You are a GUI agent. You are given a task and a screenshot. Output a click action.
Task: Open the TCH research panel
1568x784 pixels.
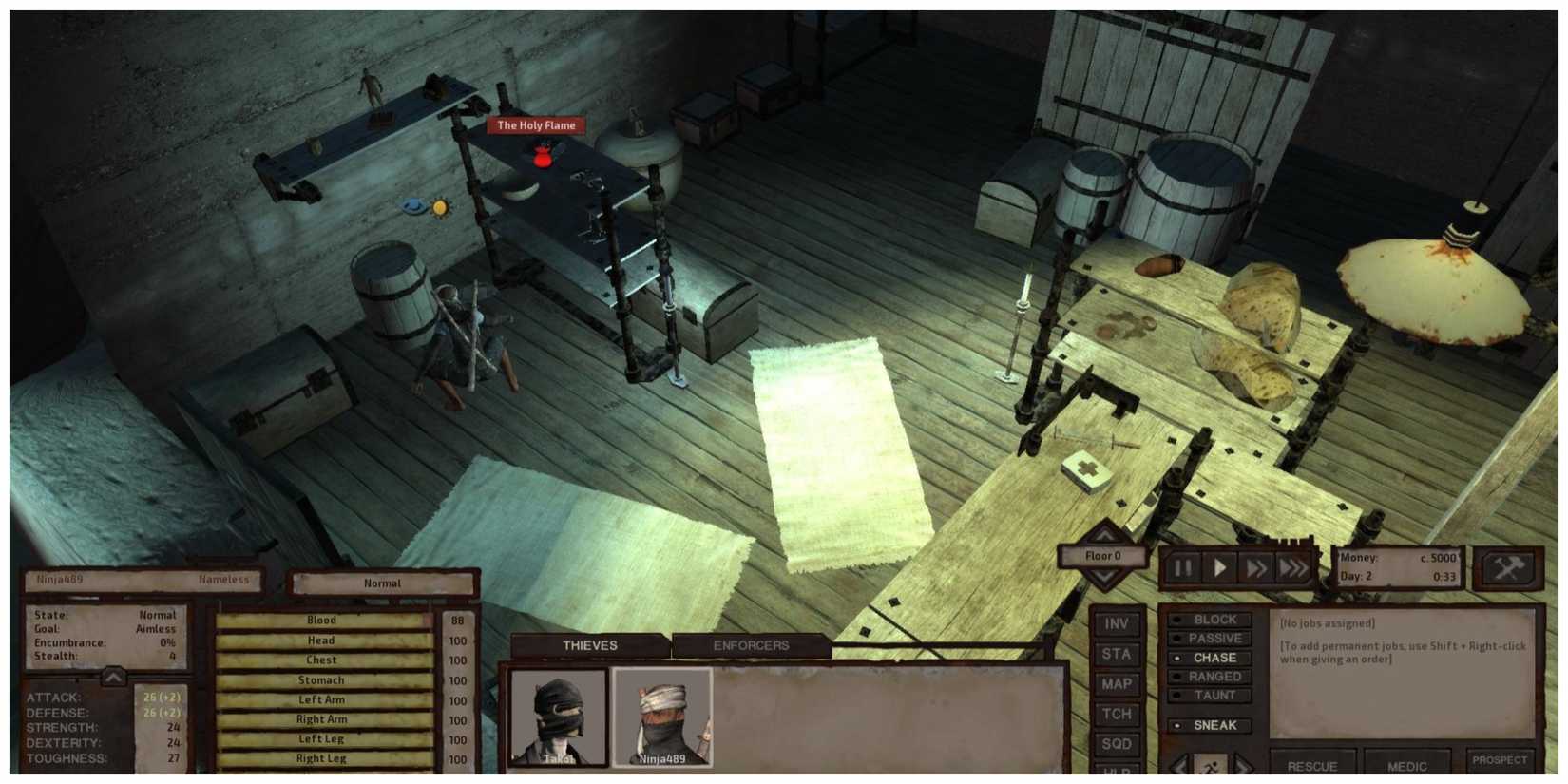(x=1118, y=715)
